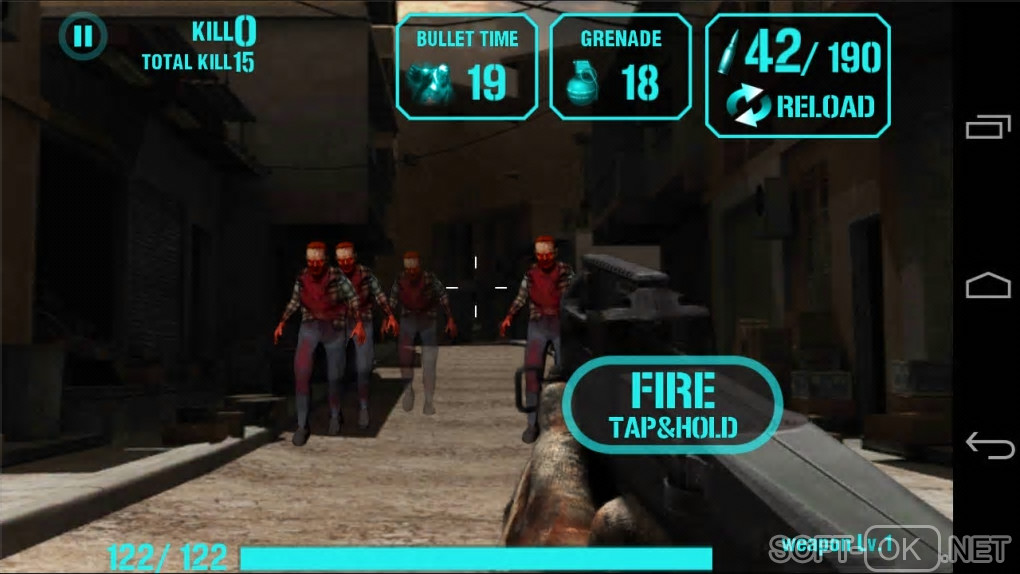The height and width of the screenshot is (574, 1020).
Task: Activate Bullet Time
Action: [467, 68]
